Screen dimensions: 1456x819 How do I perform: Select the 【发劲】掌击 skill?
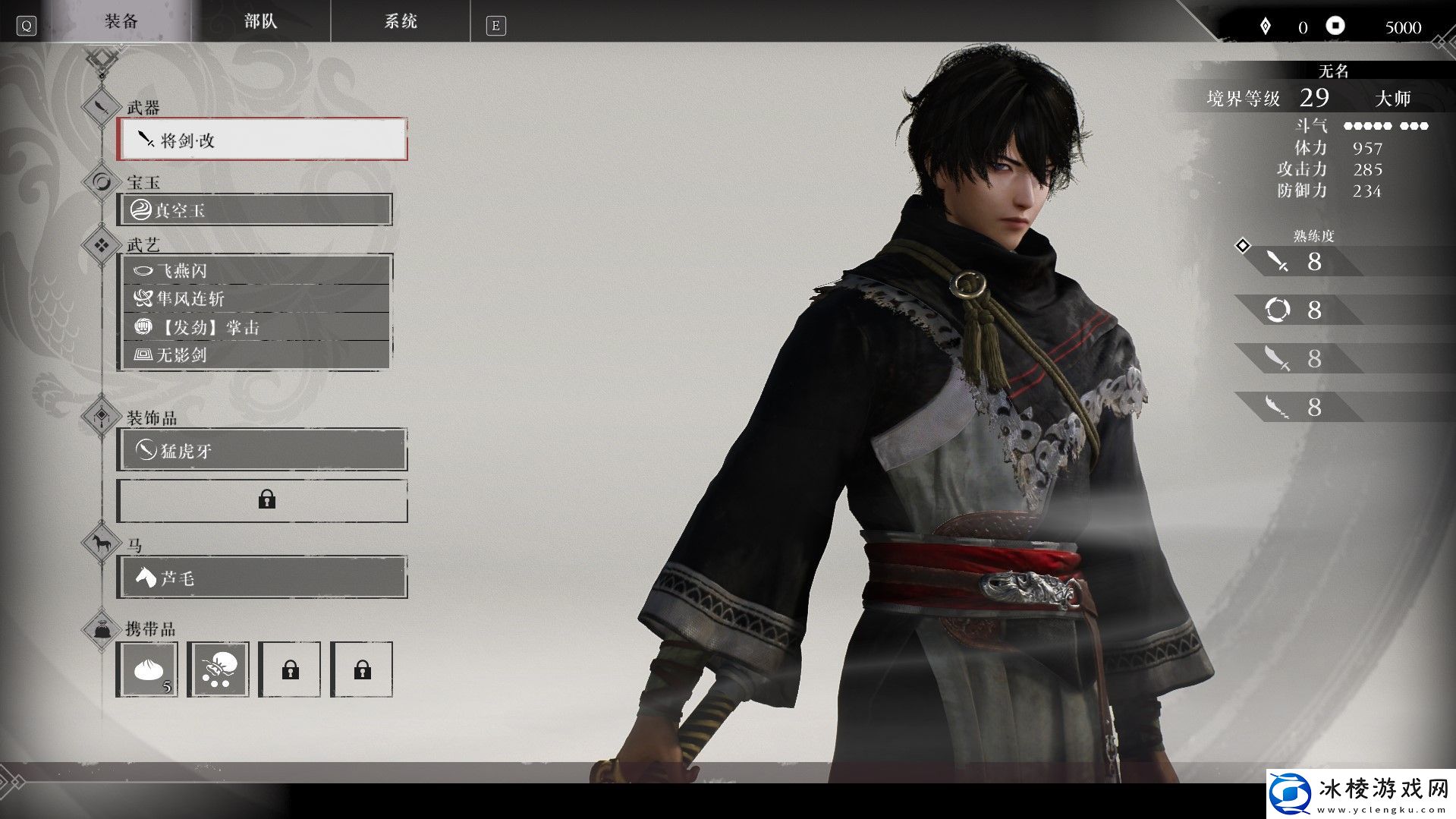[x=256, y=327]
